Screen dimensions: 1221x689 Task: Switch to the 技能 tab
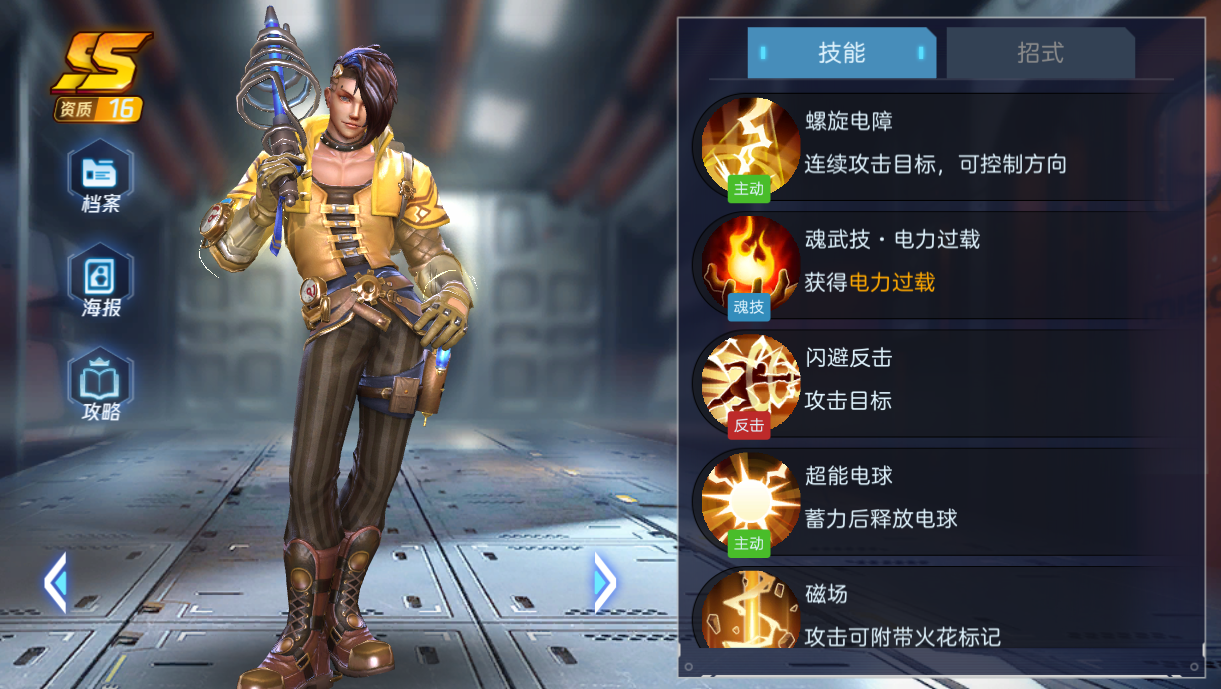click(841, 53)
